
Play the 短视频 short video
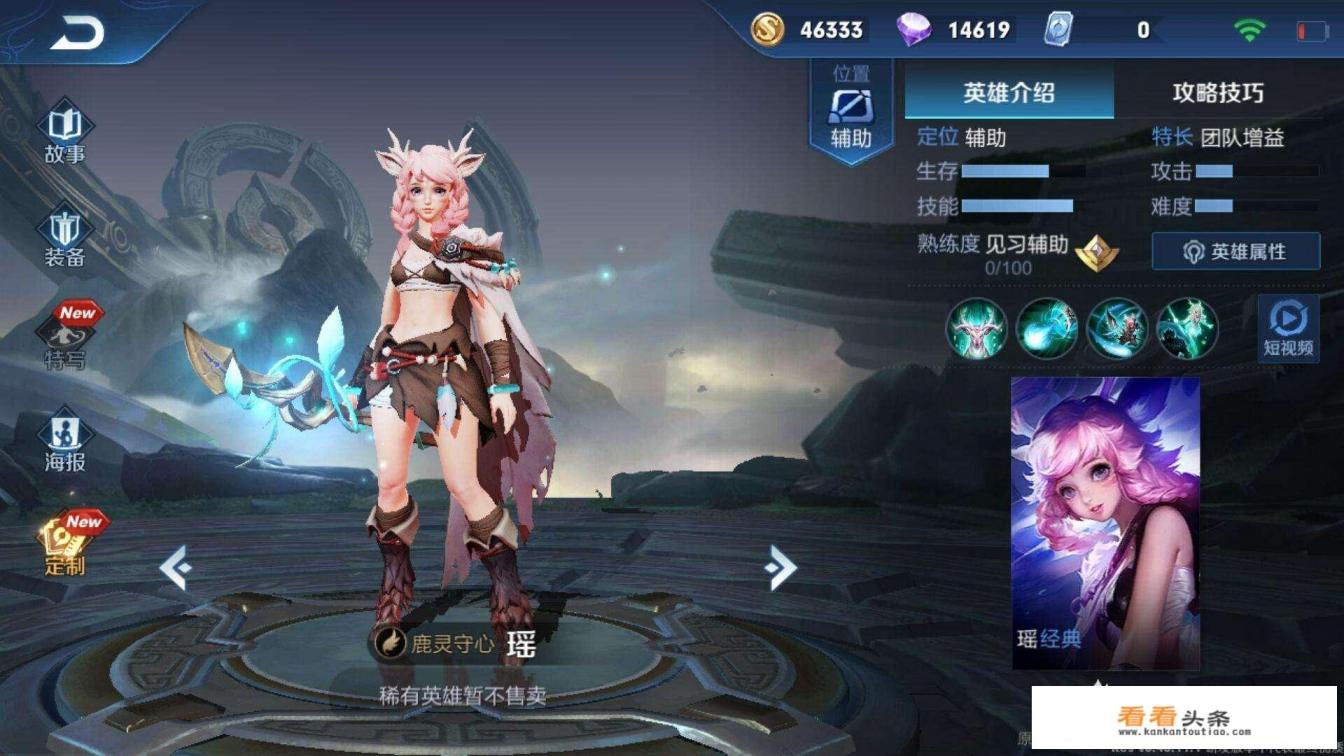tap(1288, 327)
